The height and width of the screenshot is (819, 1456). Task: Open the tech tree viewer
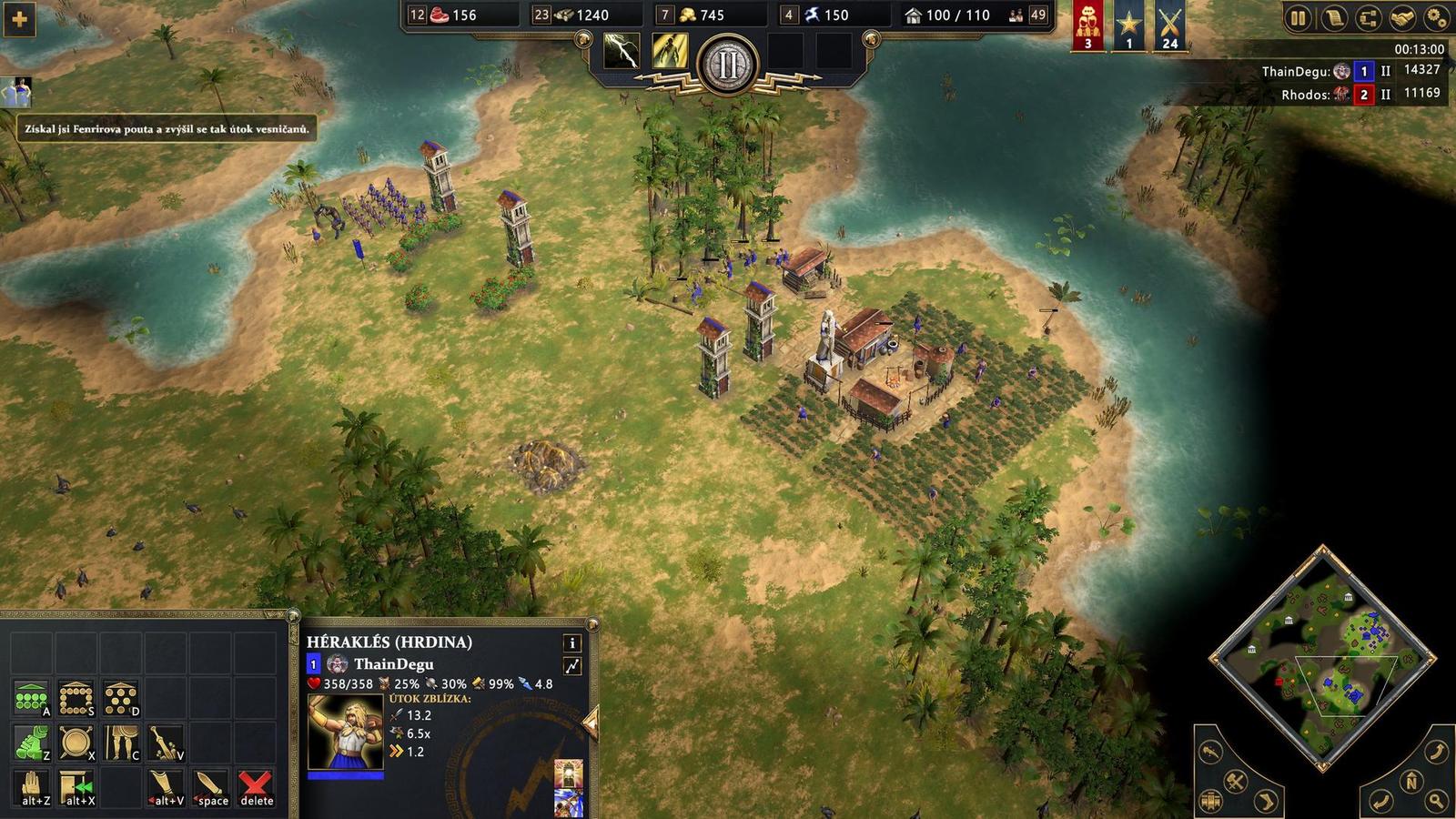pos(1367,18)
